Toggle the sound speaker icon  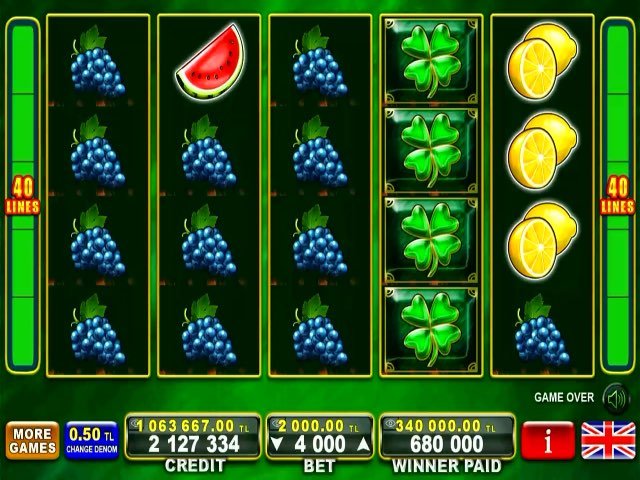(x=612, y=397)
